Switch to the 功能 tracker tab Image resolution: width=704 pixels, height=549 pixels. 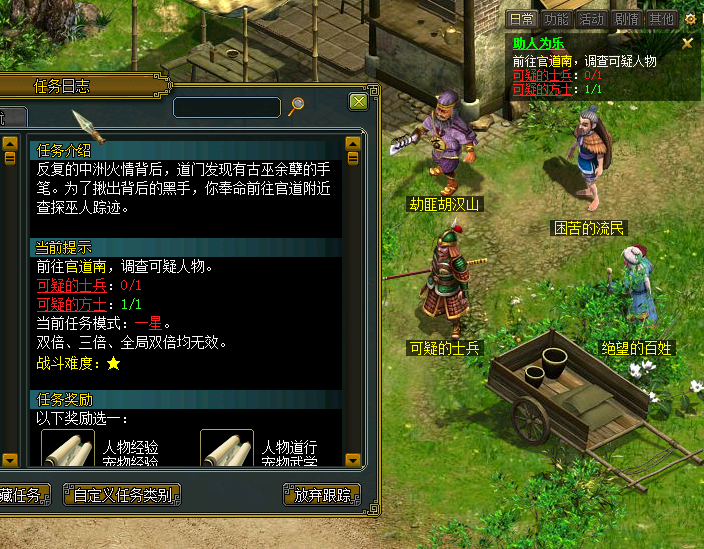(x=556, y=19)
